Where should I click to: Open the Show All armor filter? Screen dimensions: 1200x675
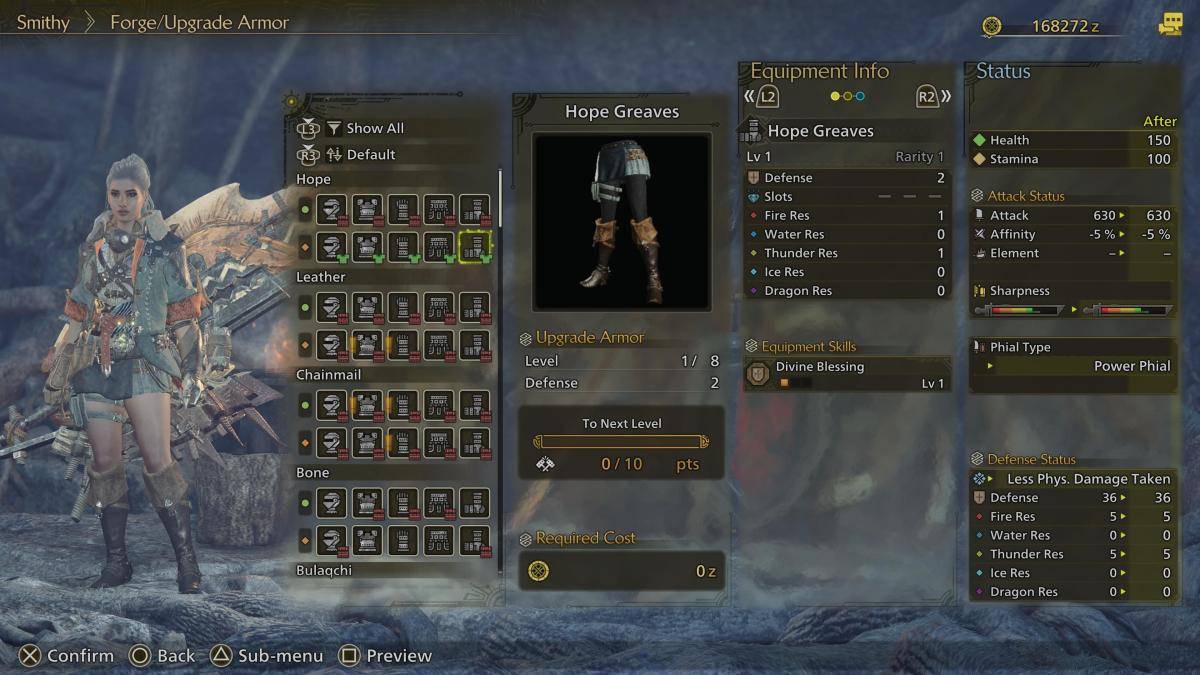click(x=374, y=128)
